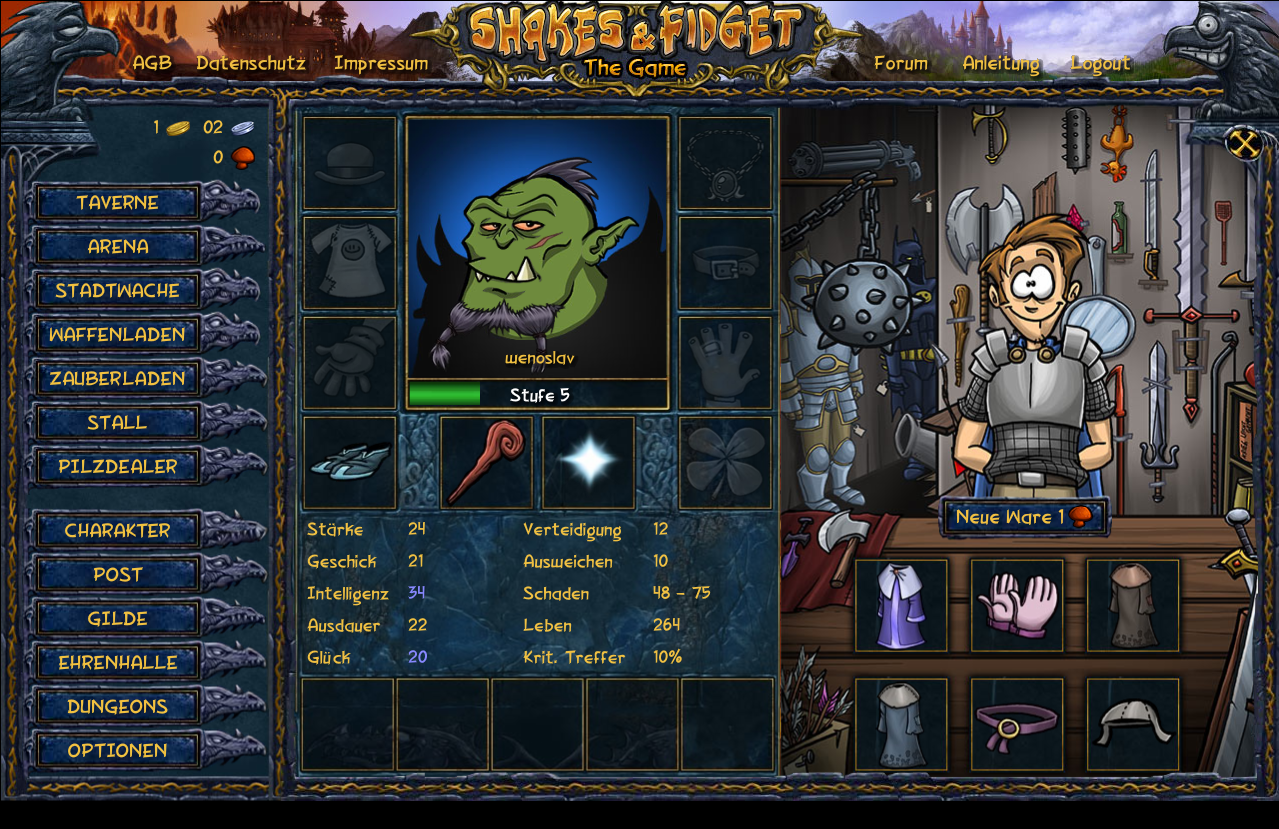The height and width of the screenshot is (829, 1279).
Task: Show the Charakter screen
Action: [x=117, y=531]
